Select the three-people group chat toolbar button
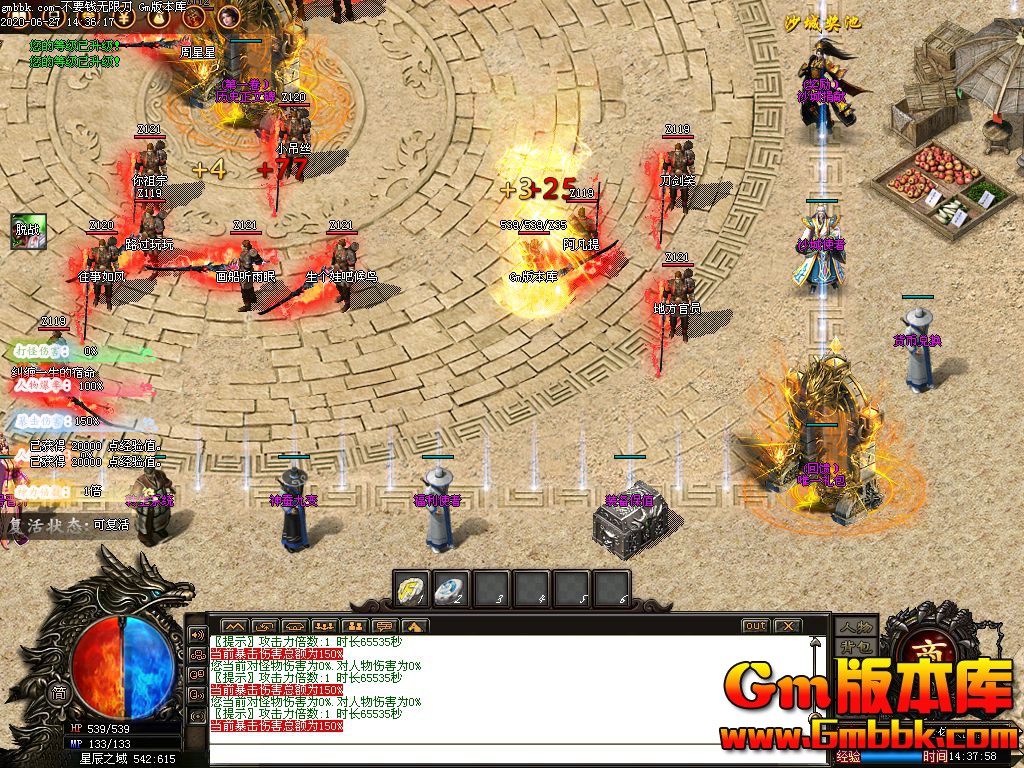Image resolution: width=1024 pixels, height=768 pixels. (x=322, y=626)
